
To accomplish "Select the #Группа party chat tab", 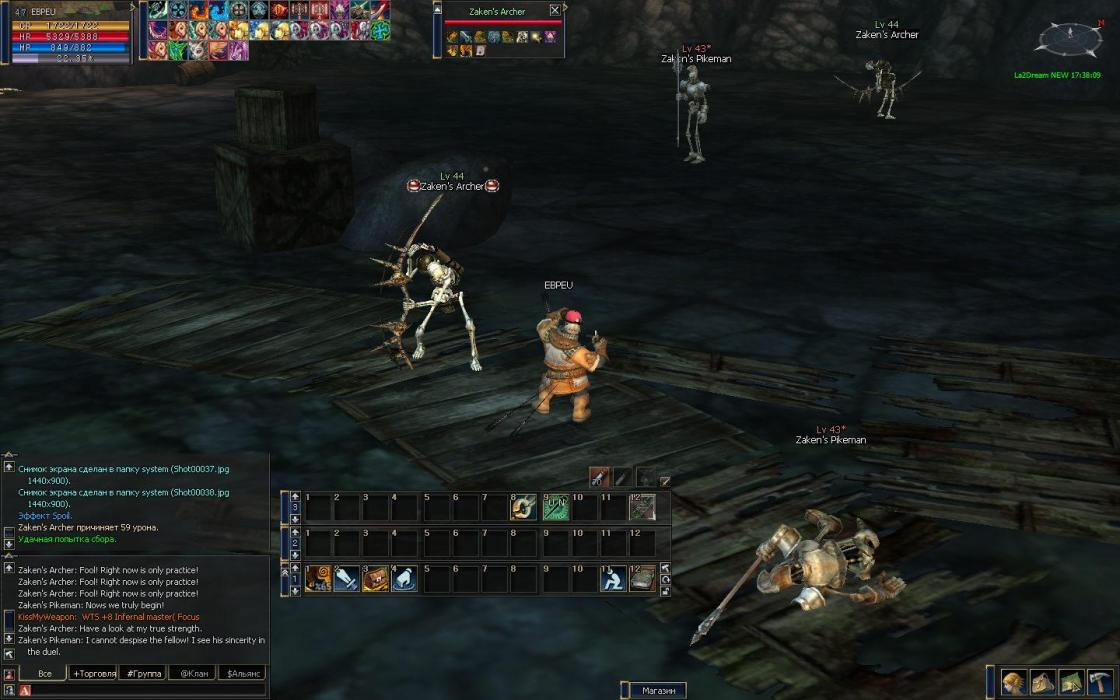I will [144, 673].
